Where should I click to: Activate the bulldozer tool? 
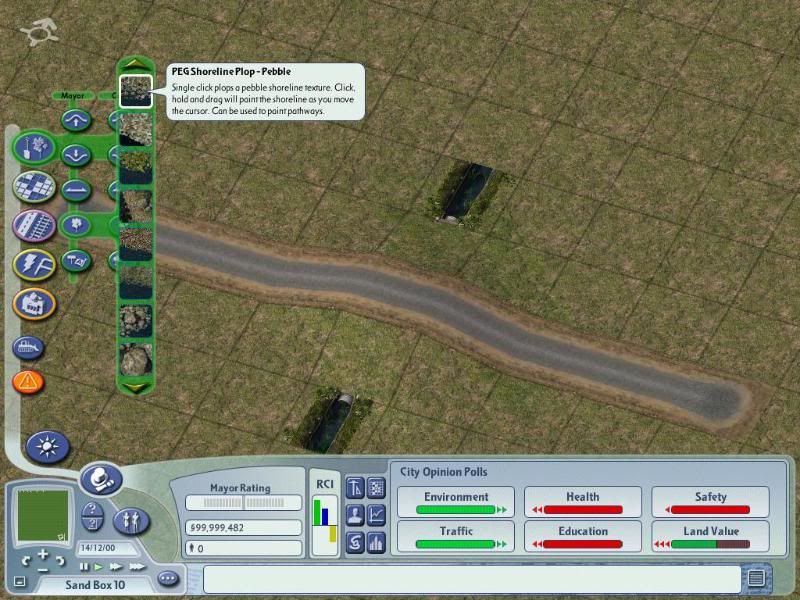pos(29,348)
